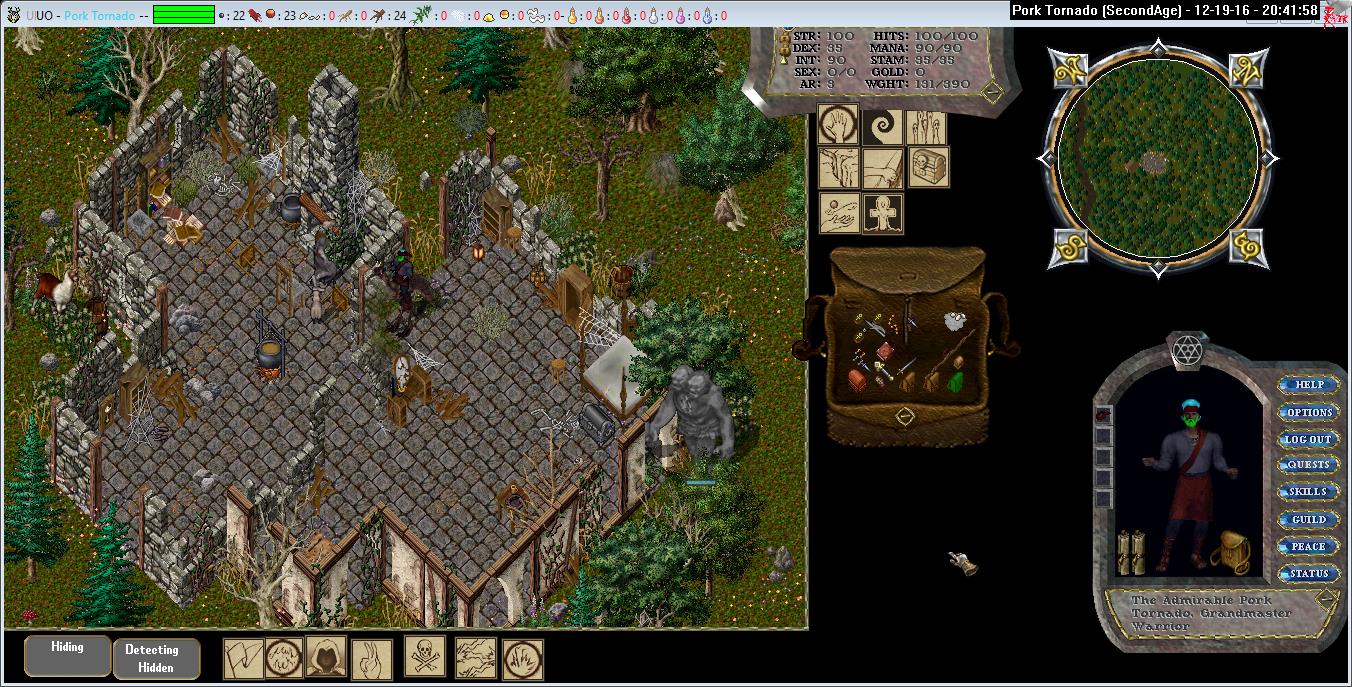Activate the ankh cross spell icon
Viewport: 1352px width, 687px height.
(x=883, y=213)
